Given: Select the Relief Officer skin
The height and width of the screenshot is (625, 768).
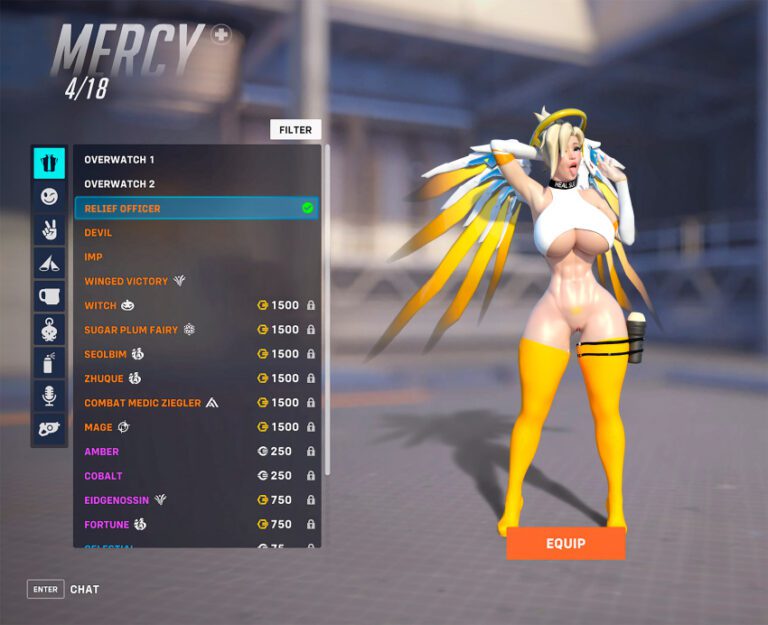Looking at the screenshot, I should coord(197,208).
